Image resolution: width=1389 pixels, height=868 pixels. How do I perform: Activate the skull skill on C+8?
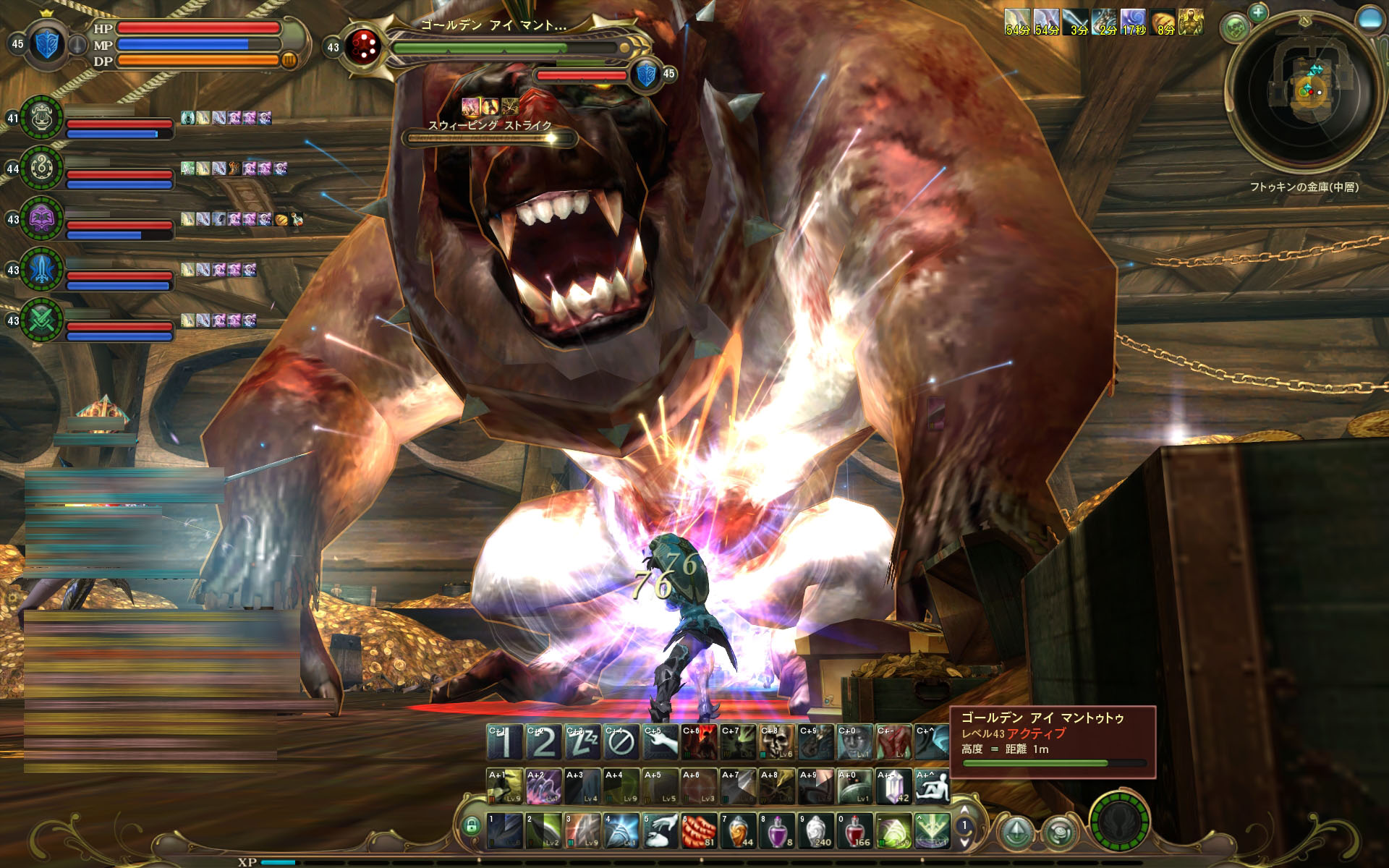point(777,742)
